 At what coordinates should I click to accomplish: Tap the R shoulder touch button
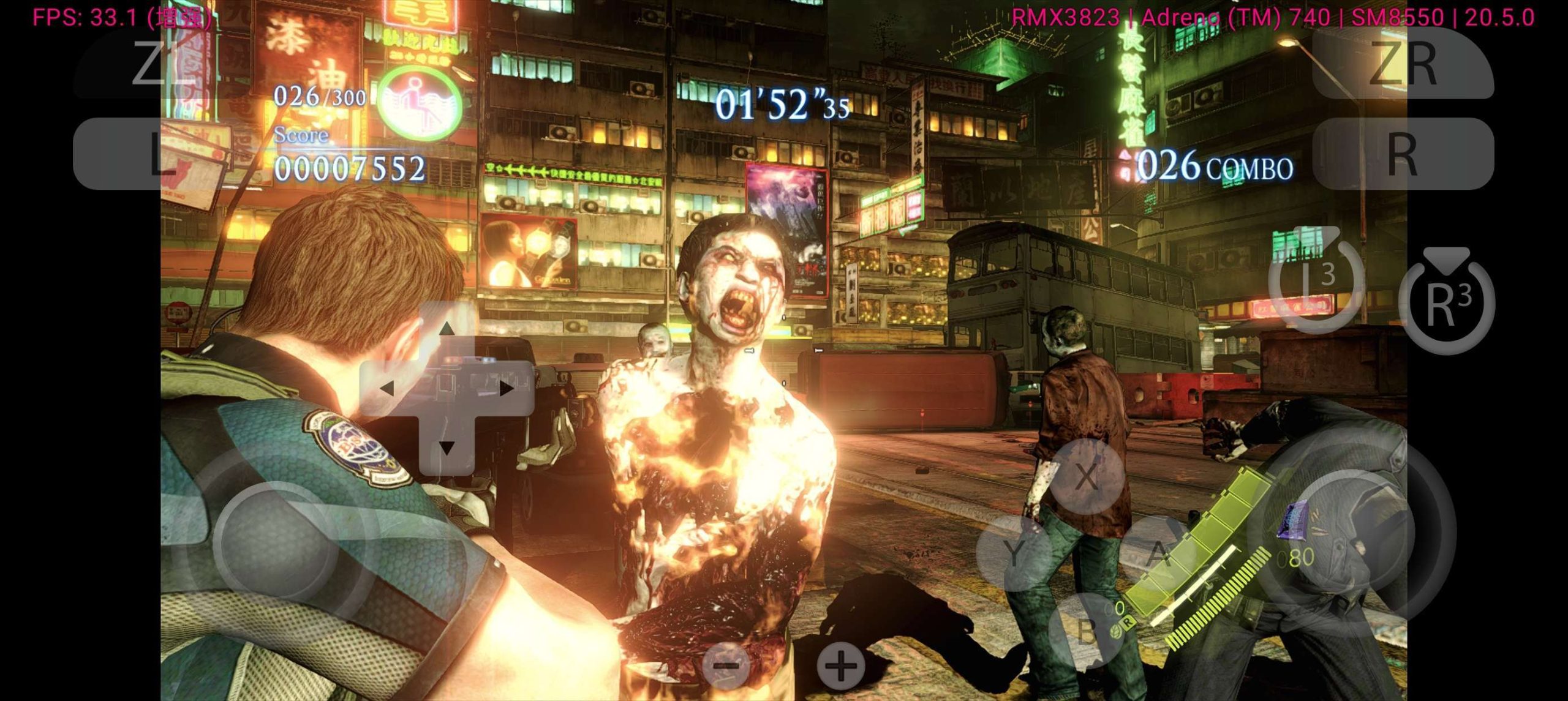(1403, 153)
